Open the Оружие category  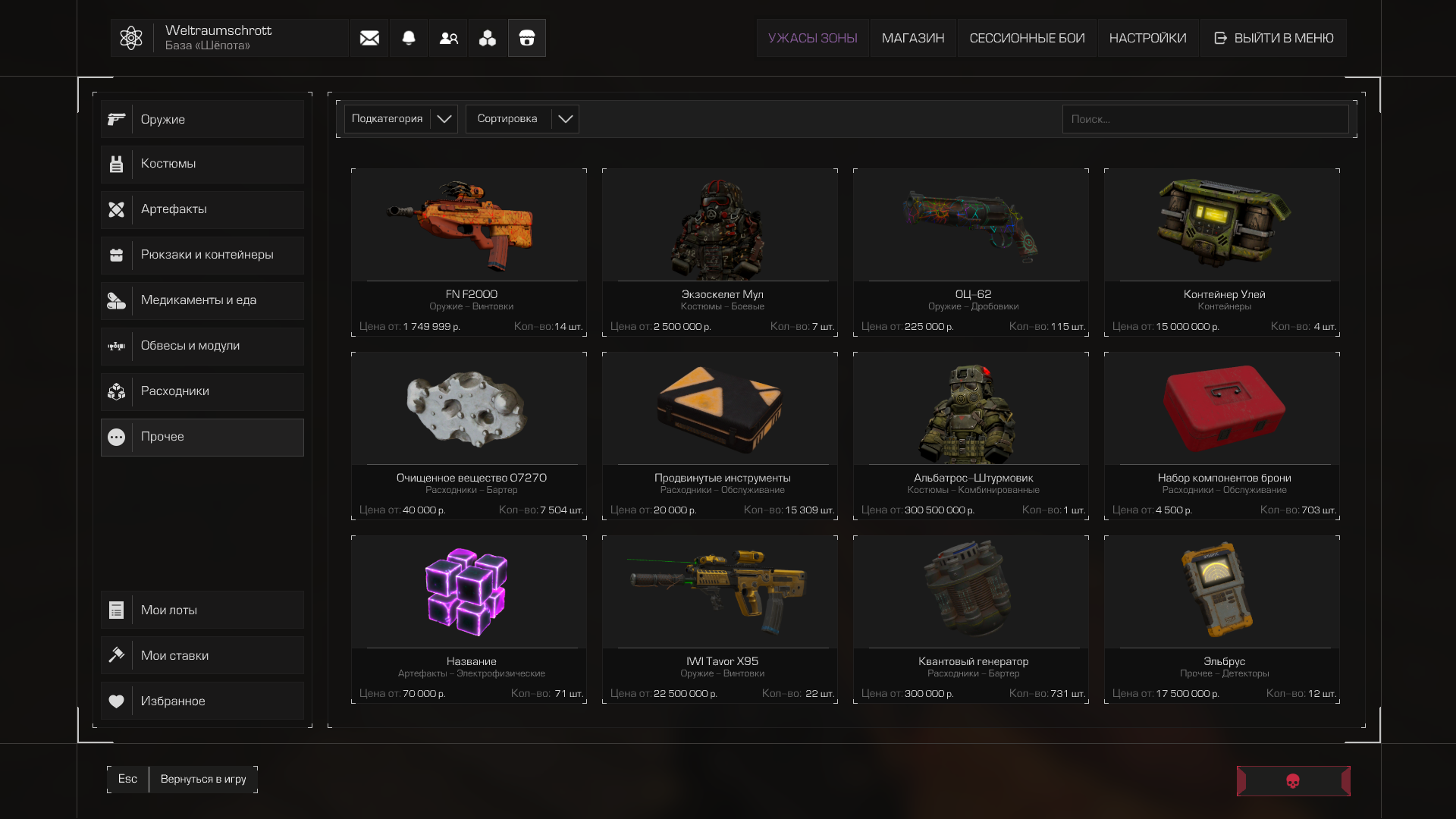click(x=202, y=119)
